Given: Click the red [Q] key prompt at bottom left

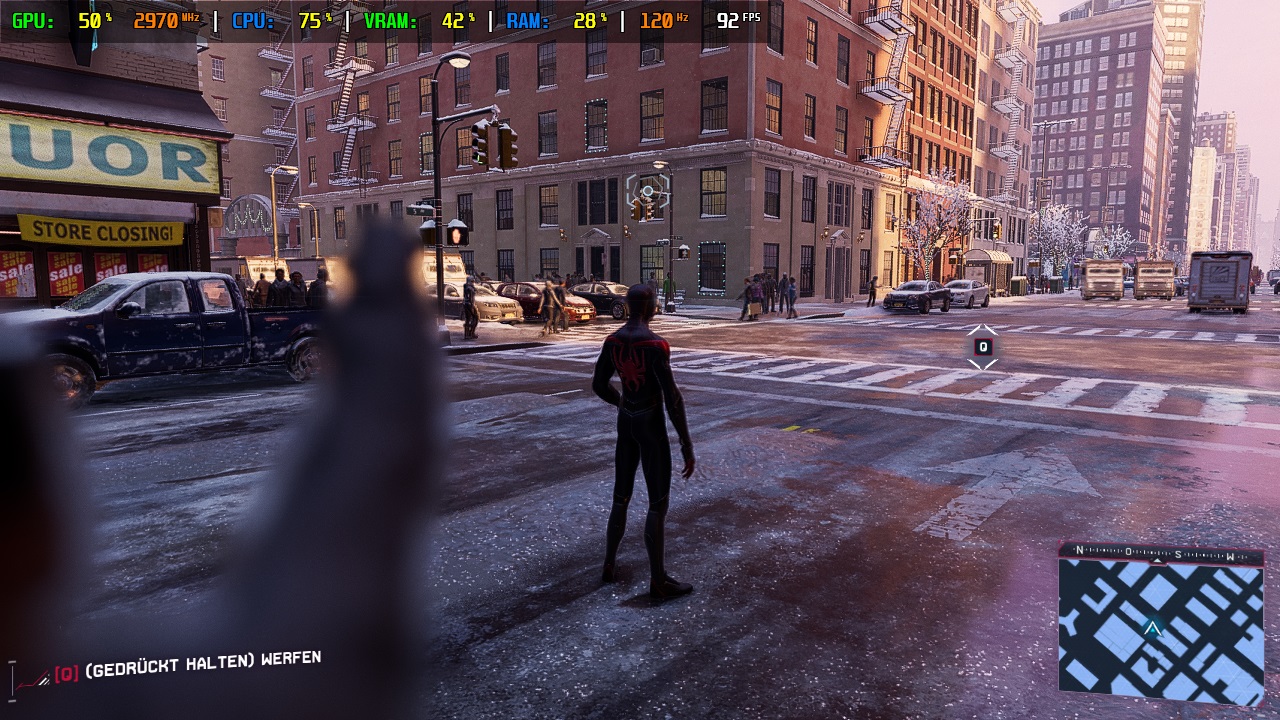Looking at the screenshot, I should (x=66, y=672).
